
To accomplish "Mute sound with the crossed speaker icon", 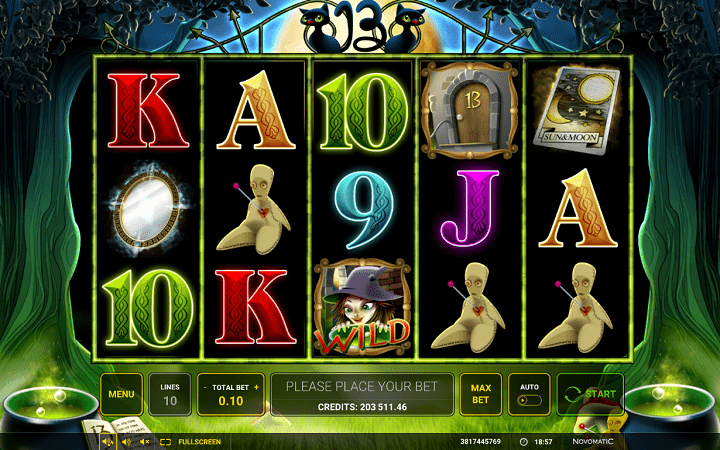I will click(144, 441).
